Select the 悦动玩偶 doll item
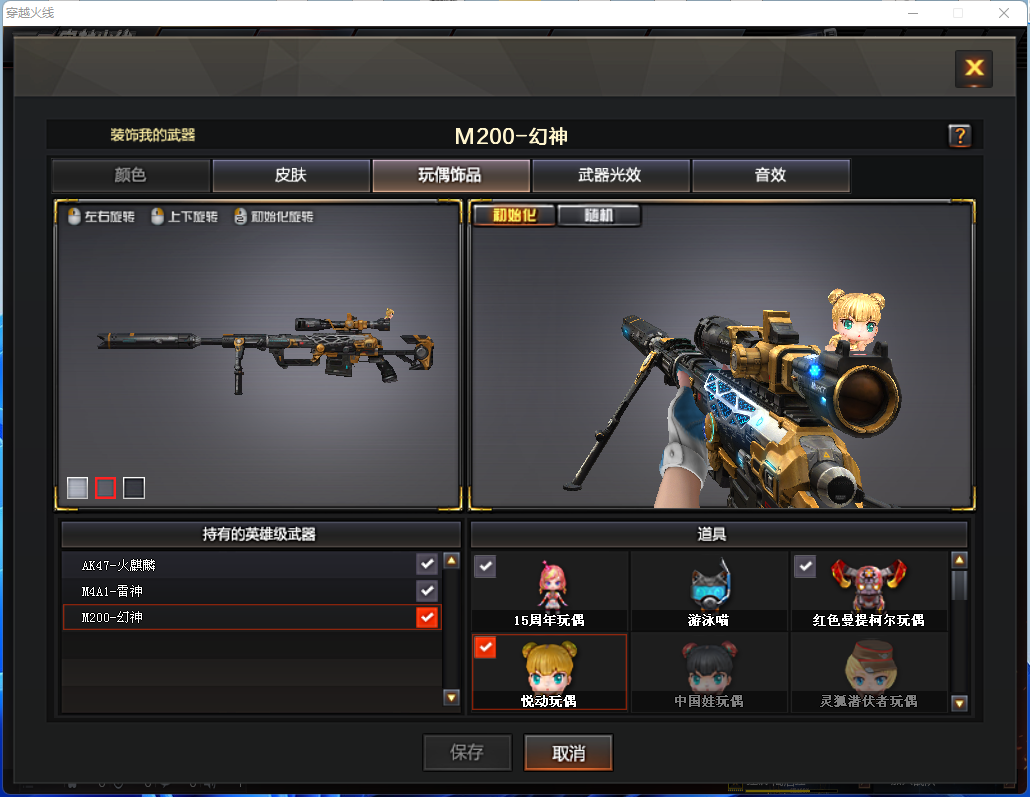1030x797 pixels. point(549,672)
